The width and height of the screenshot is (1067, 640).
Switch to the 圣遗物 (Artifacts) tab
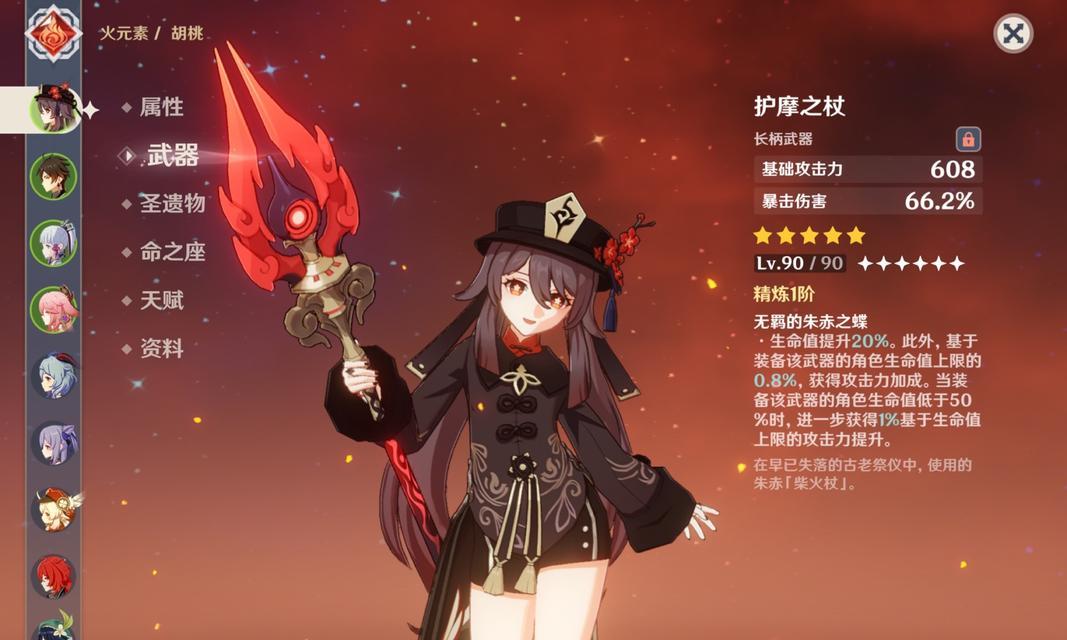[x=172, y=203]
